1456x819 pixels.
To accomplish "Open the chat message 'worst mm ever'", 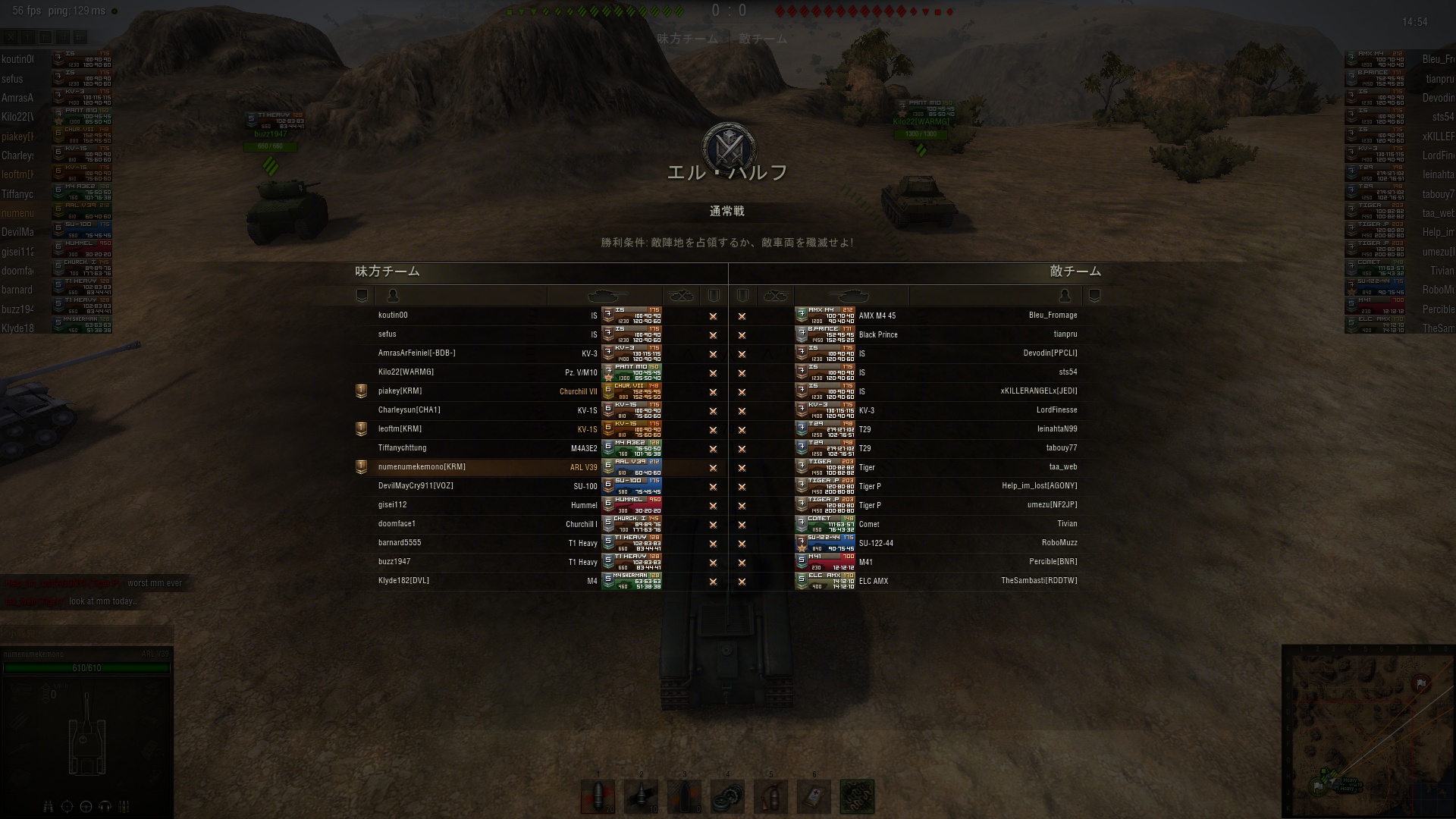I will point(155,583).
